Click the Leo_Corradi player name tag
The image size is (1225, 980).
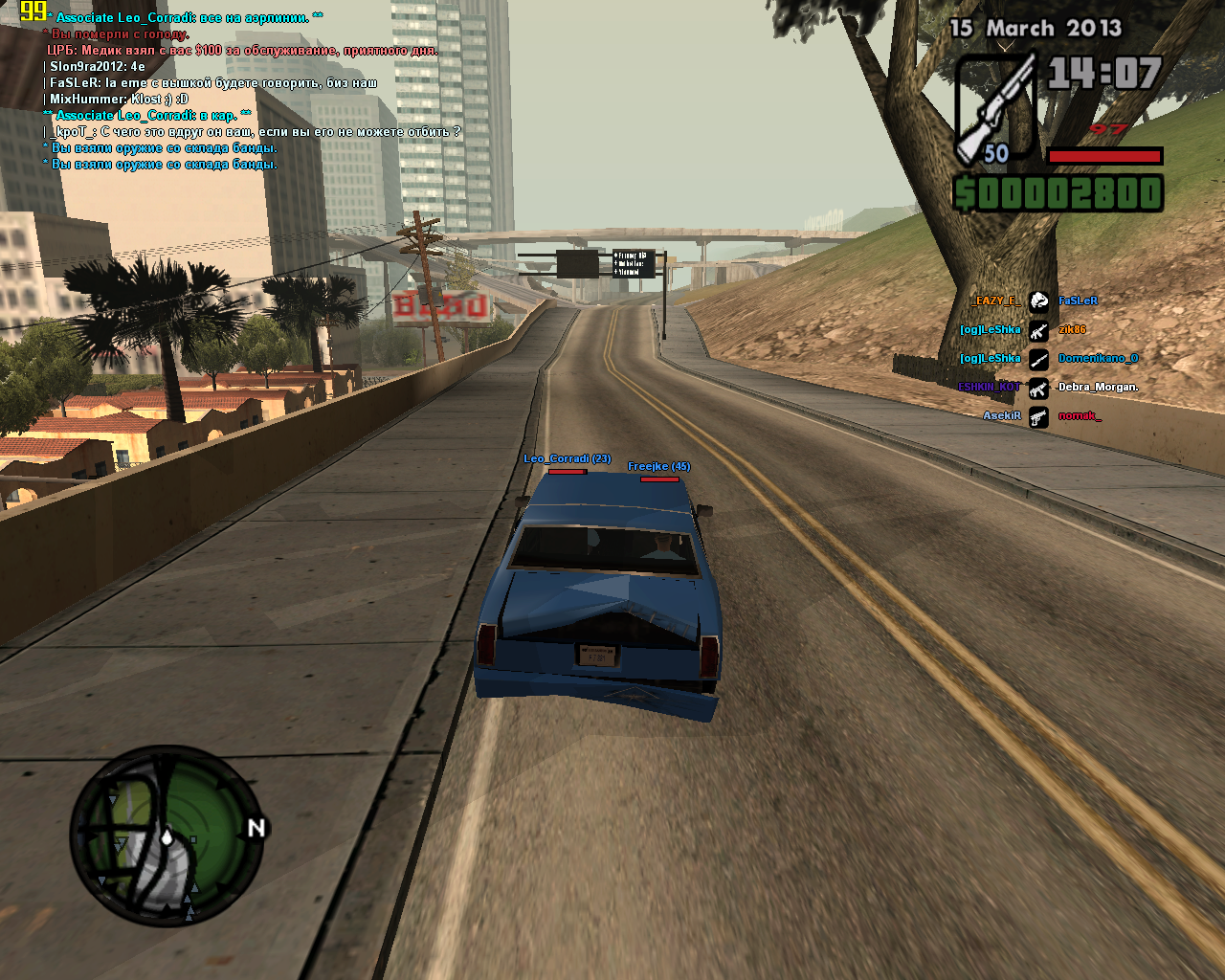(567, 458)
